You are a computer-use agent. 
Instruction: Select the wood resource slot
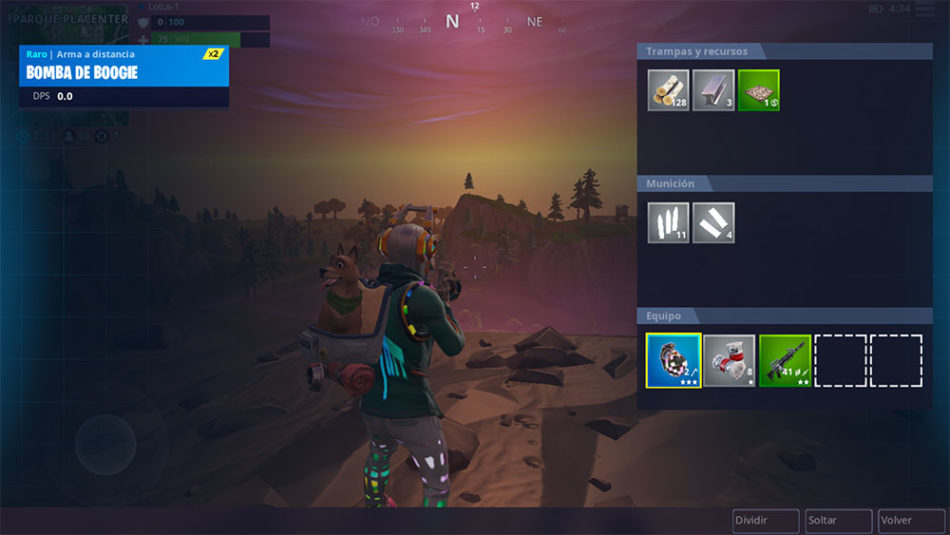[x=668, y=90]
